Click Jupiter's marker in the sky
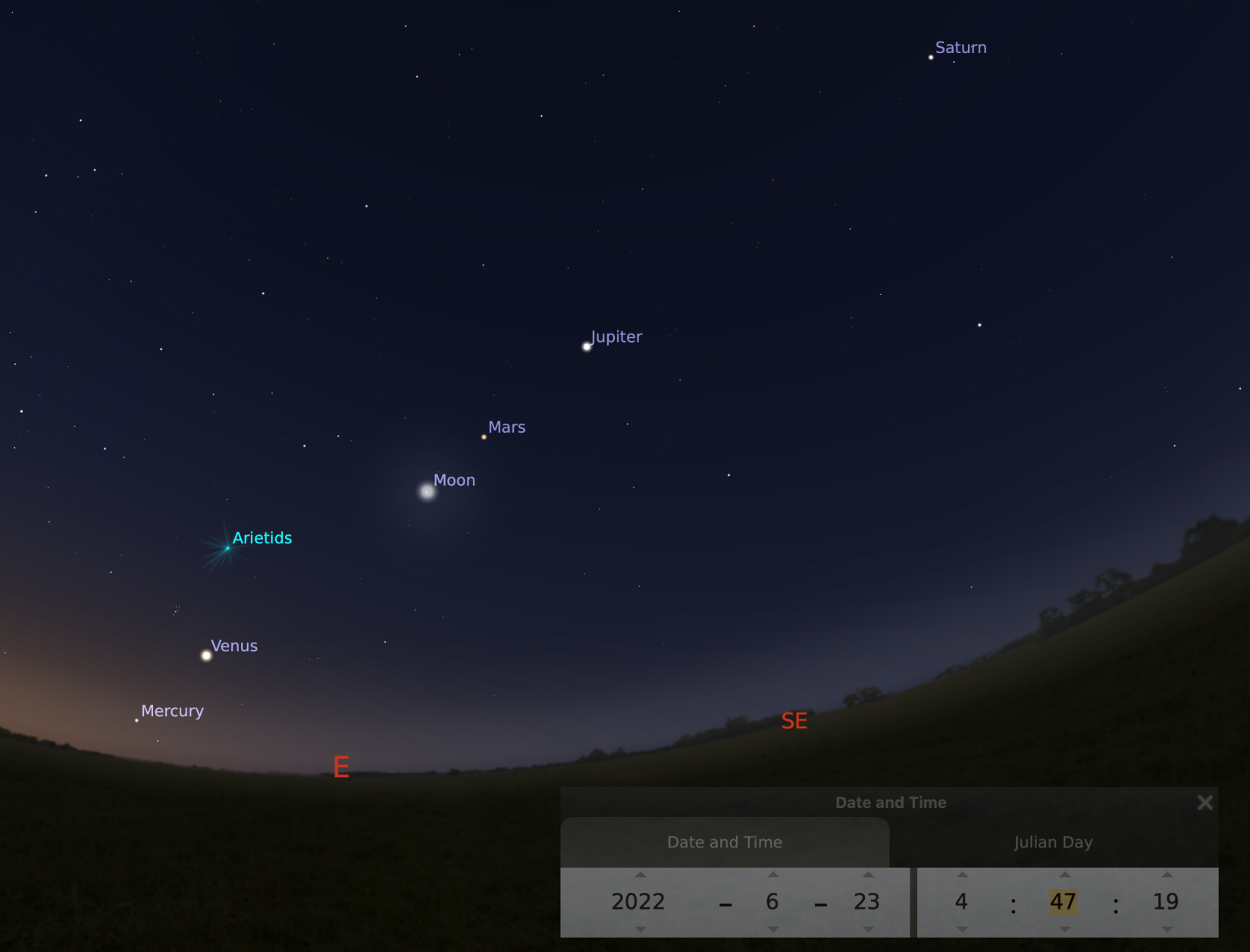Screen dimensions: 1250x952 [x=586, y=346]
